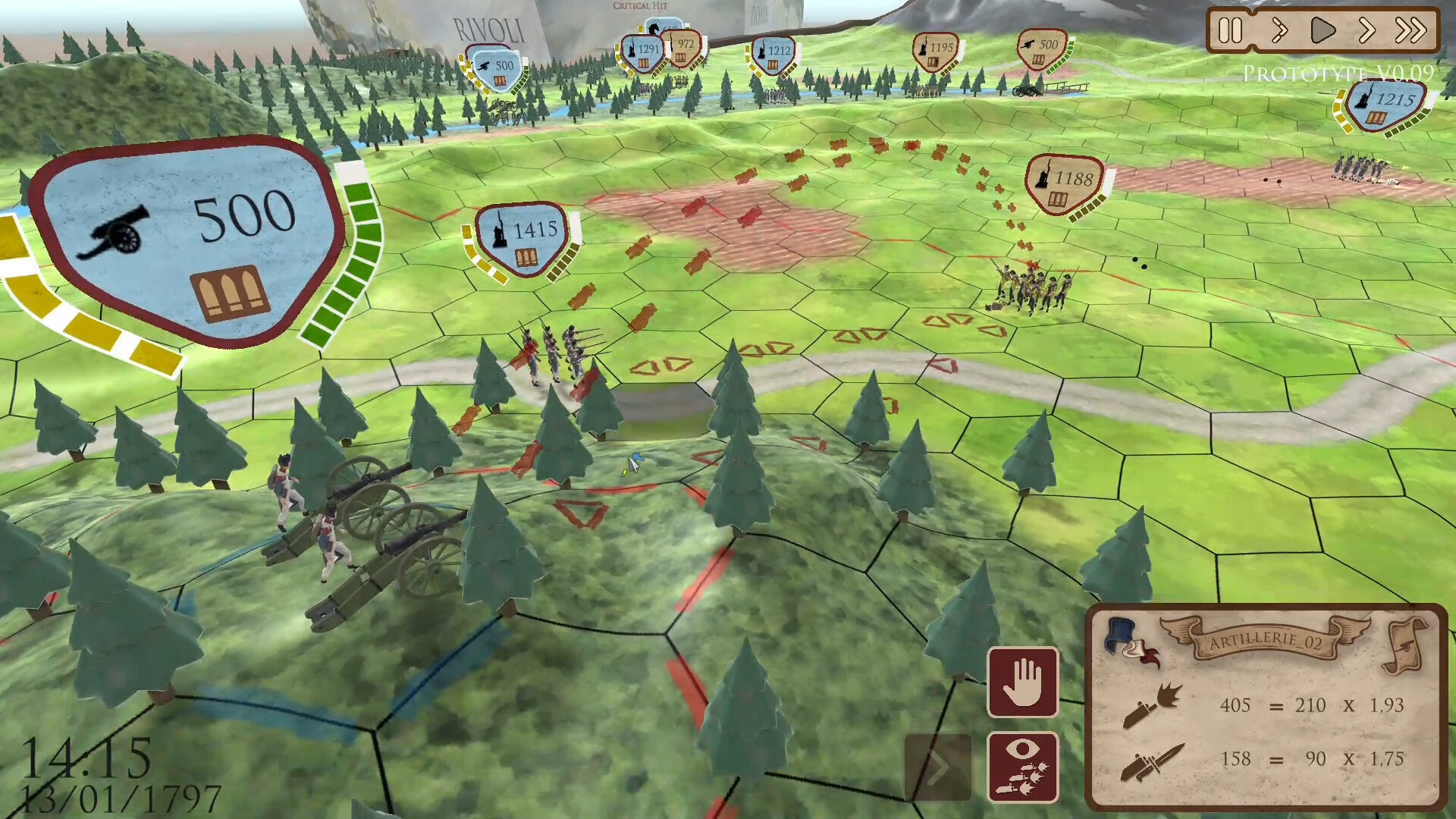Viewport: 1456px width, 819px height.
Task: Select the blue infantry unit badge 1415
Action: point(522,237)
